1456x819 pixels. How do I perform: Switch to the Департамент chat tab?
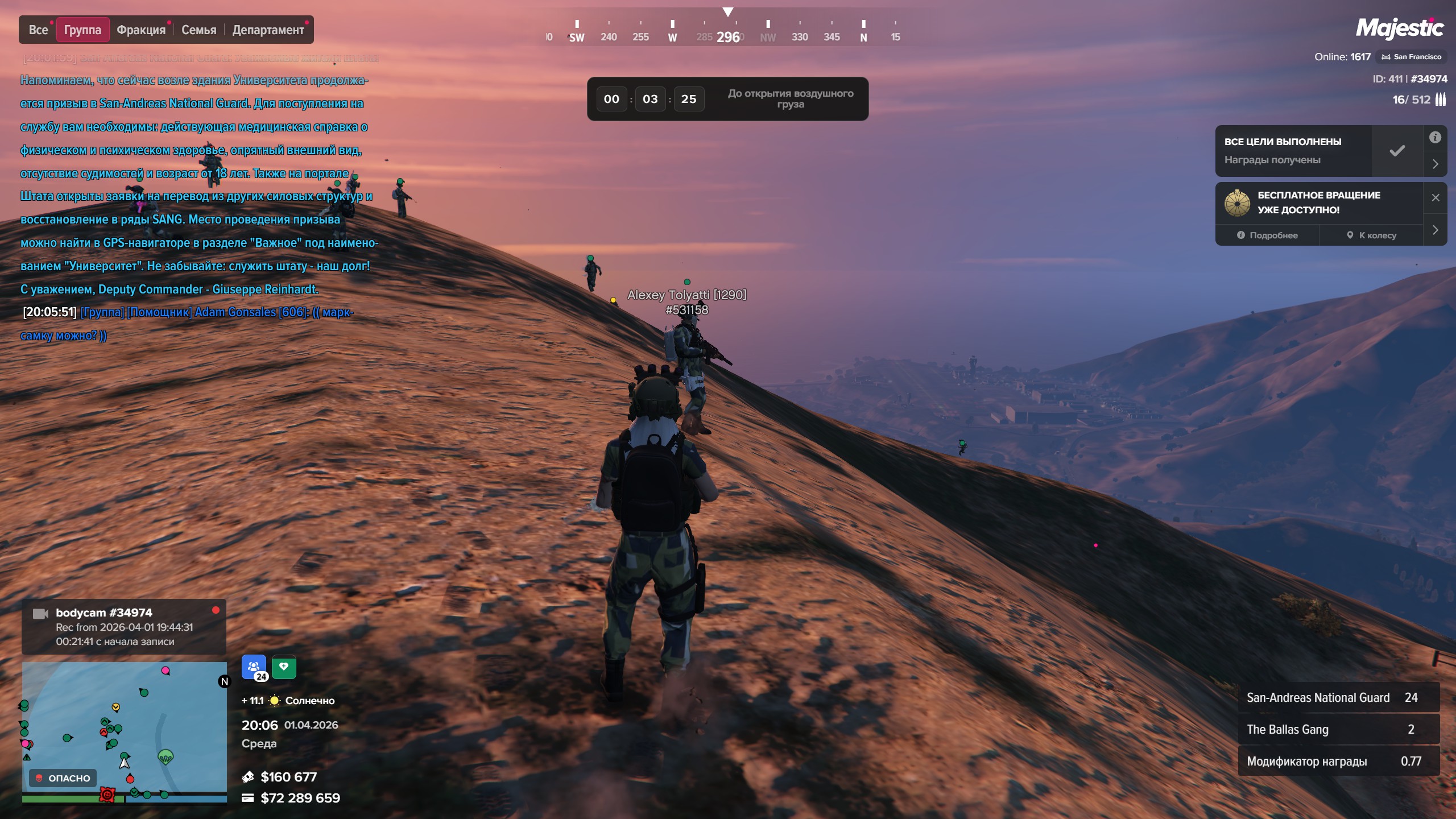[268, 30]
